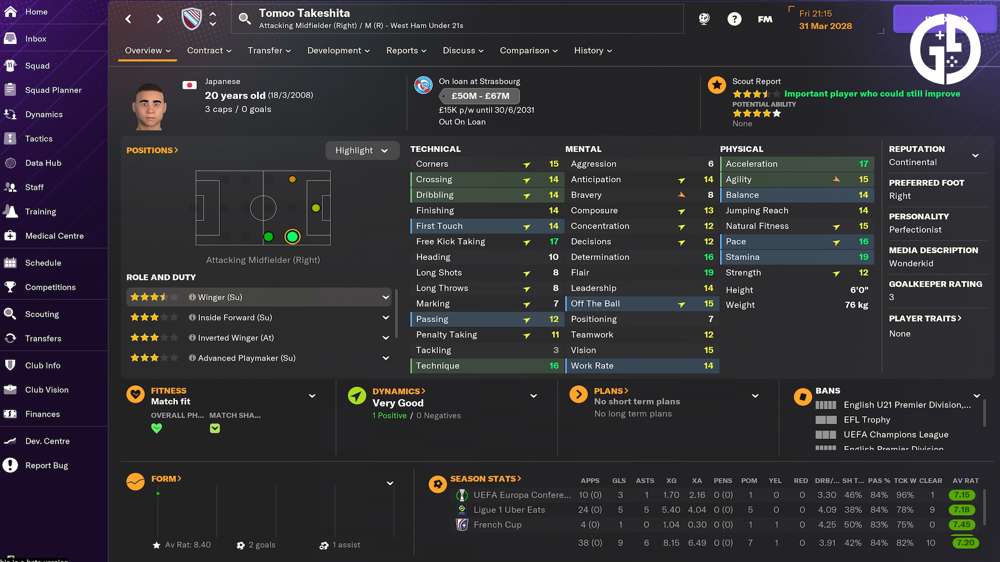Open club Finances
1000x562 pixels.
(x=43, y=414)
